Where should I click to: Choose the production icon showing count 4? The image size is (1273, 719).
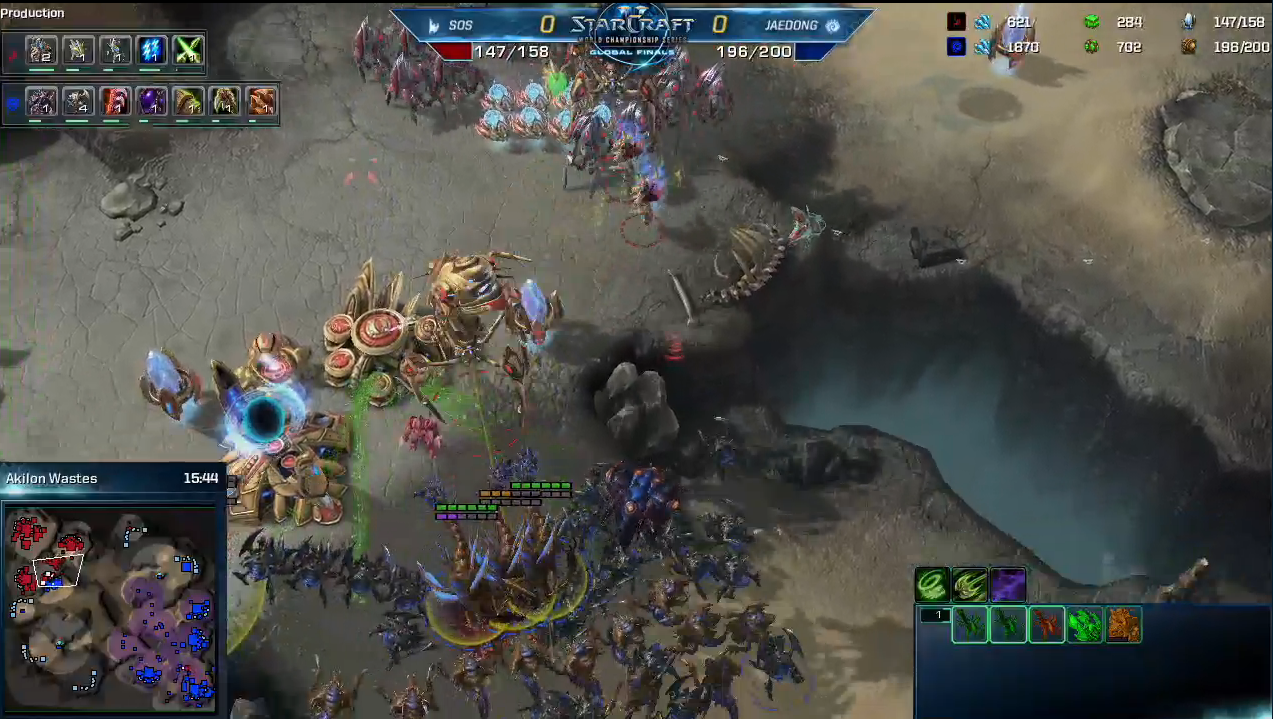click(x=78, y=101)
